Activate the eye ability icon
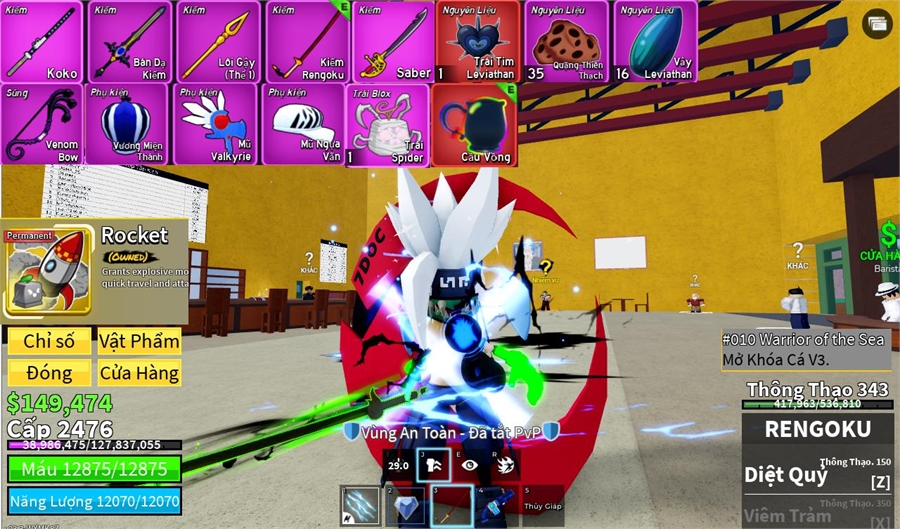Image resolution: width=900 pixels, height=529 pixels. click(x=470, y=465)
